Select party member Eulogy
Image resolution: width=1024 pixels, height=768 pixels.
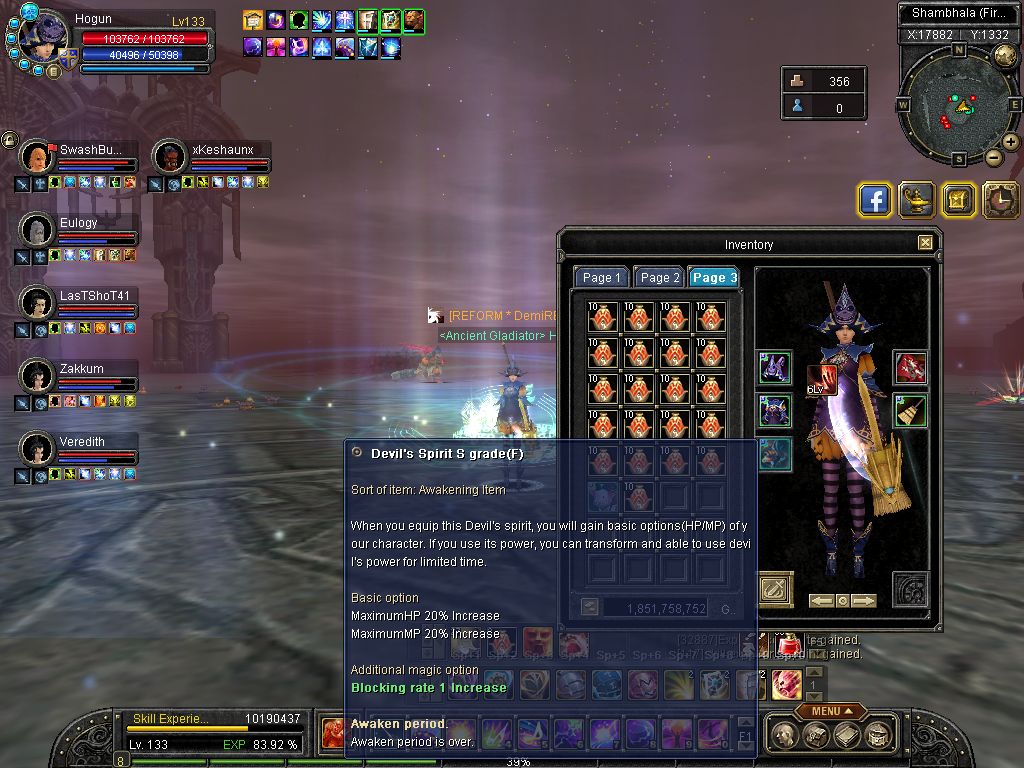coord(78,230)
